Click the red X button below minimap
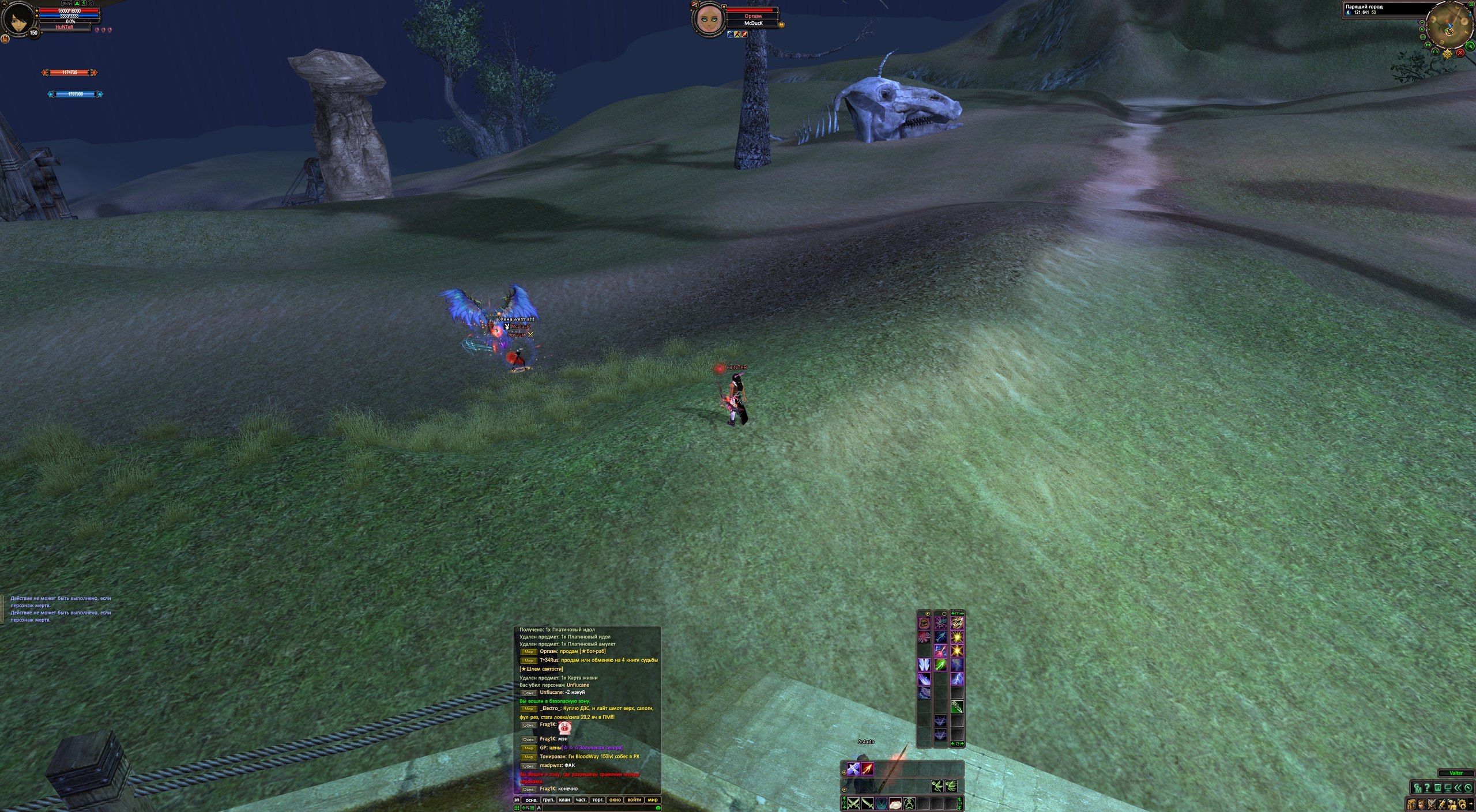Viewport: 1476px width, 812px height. (1461, 52)
